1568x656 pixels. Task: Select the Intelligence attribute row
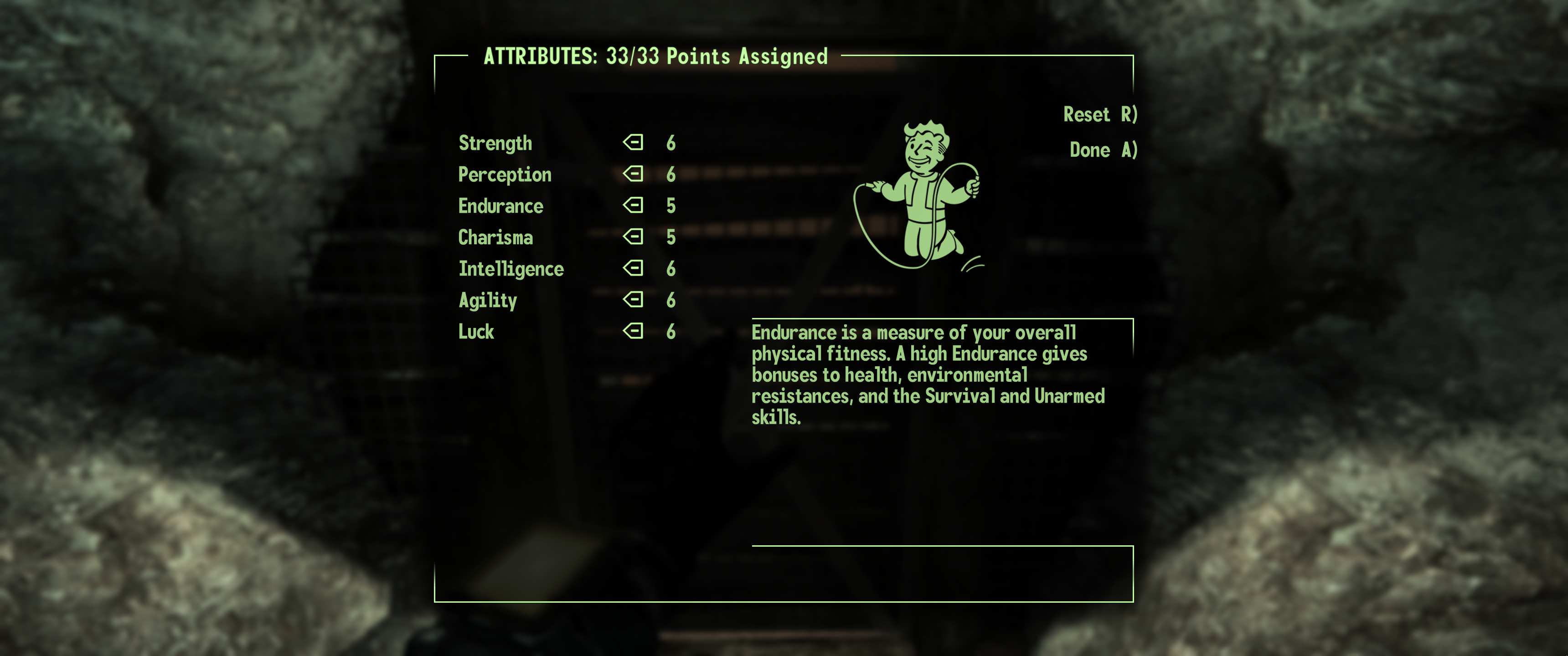tap(511, 269)
